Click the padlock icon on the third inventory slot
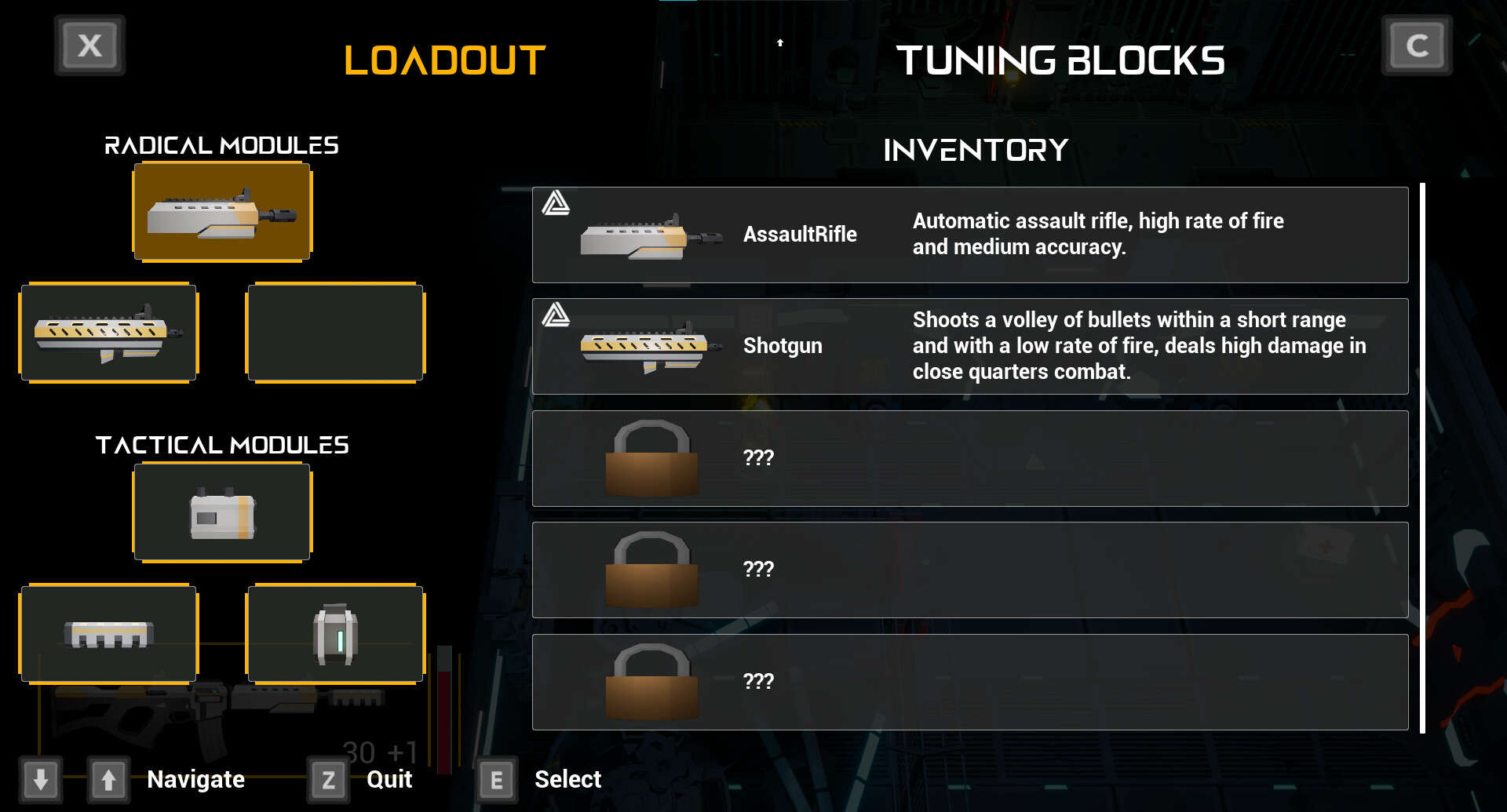Viewport: 1507px width, 812px height. [x=651, y=457]
